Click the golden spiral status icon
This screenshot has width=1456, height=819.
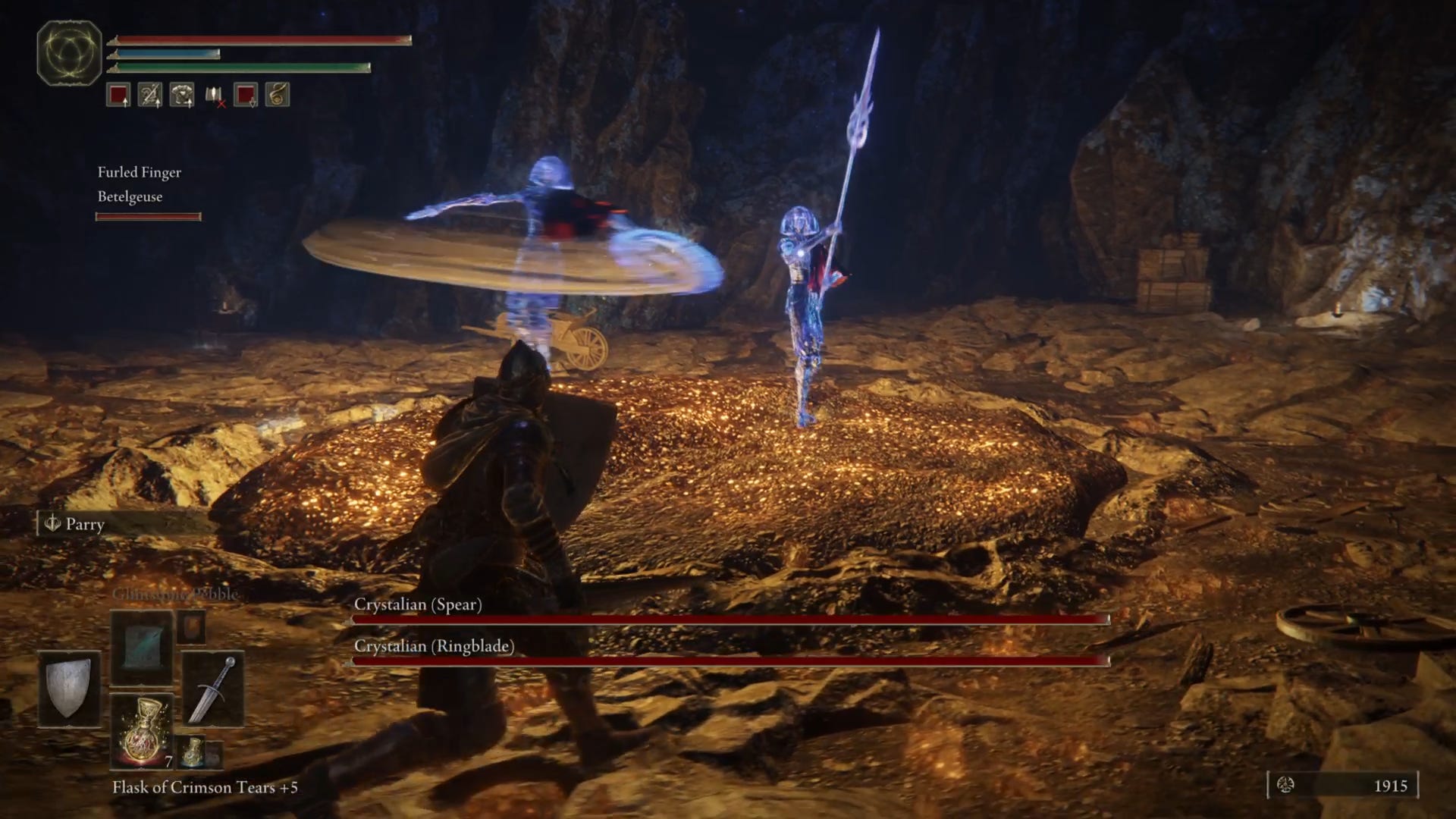coord(278,95)
